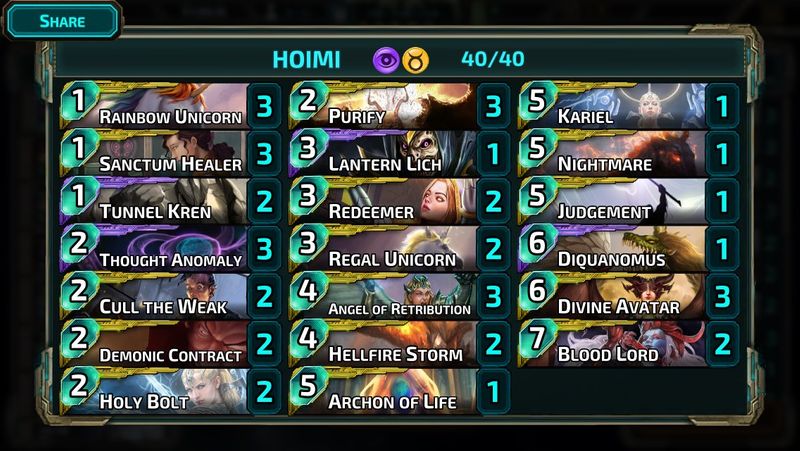
Task: Select the Archon of Life card
Action: [390, 391]
